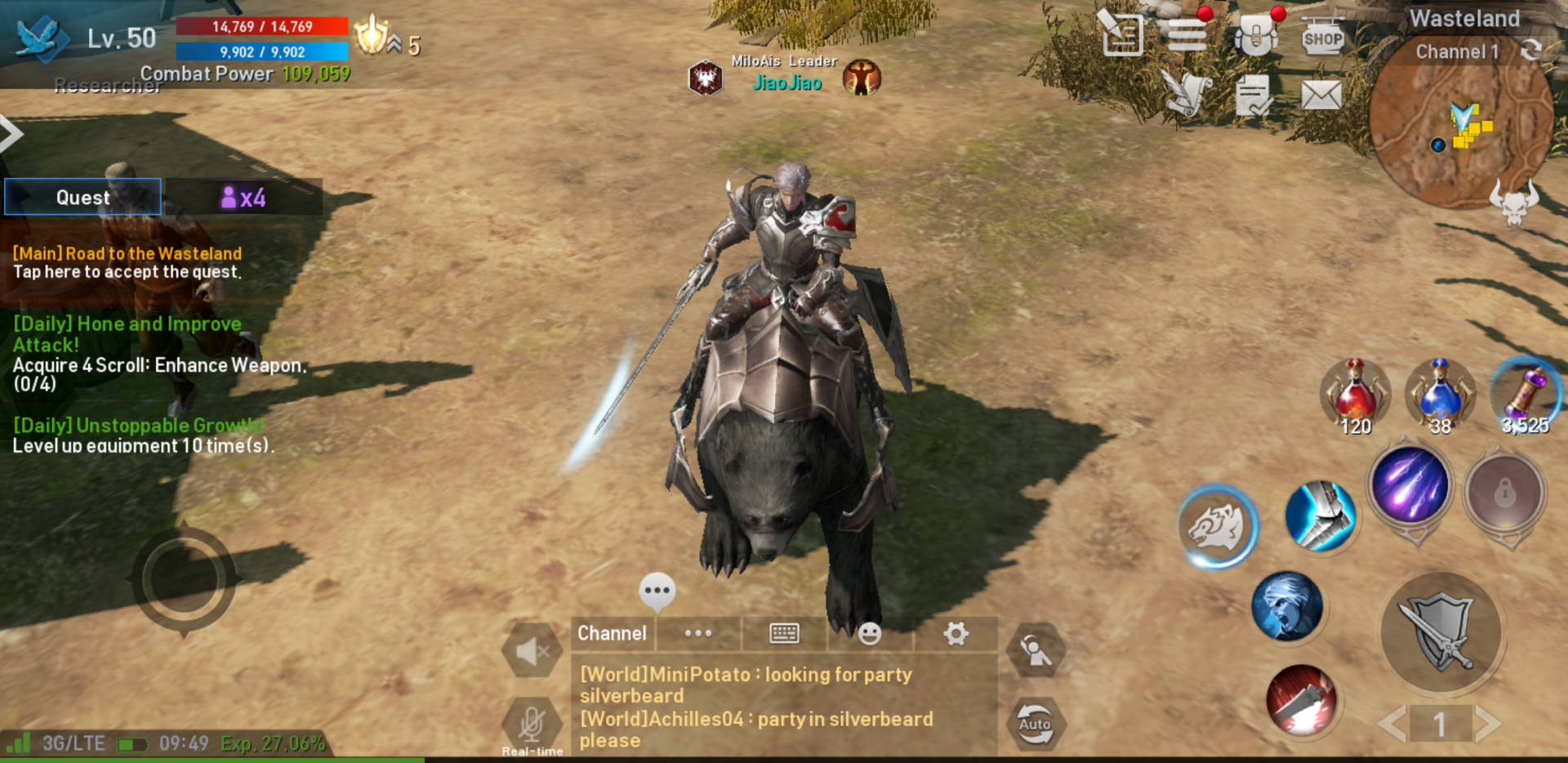Open the Wasteland minimap
Image resolution: width=1568 pixels, height=763 pixels.
(1460, 131)
